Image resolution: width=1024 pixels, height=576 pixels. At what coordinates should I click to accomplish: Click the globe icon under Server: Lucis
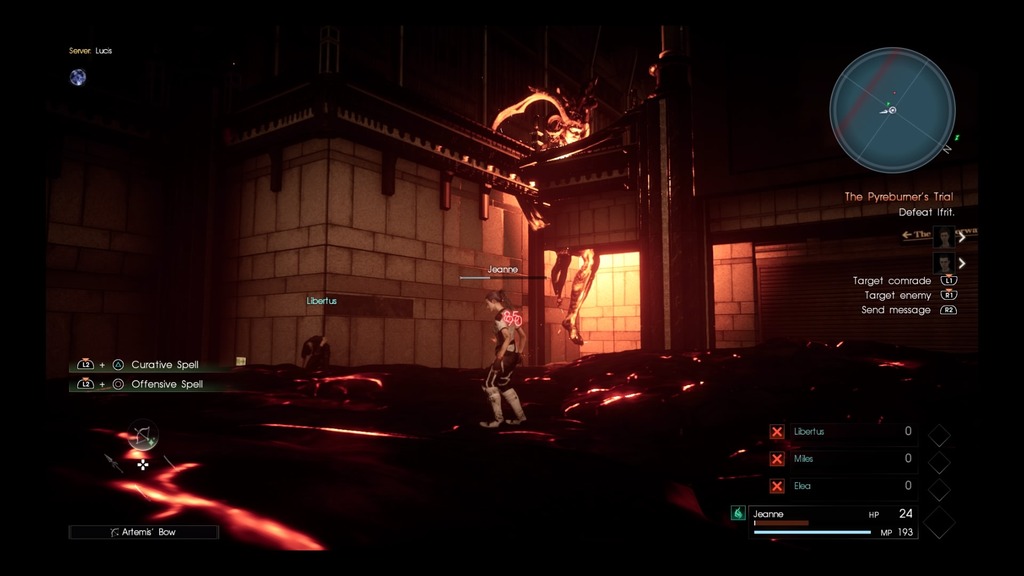(78, 77)
